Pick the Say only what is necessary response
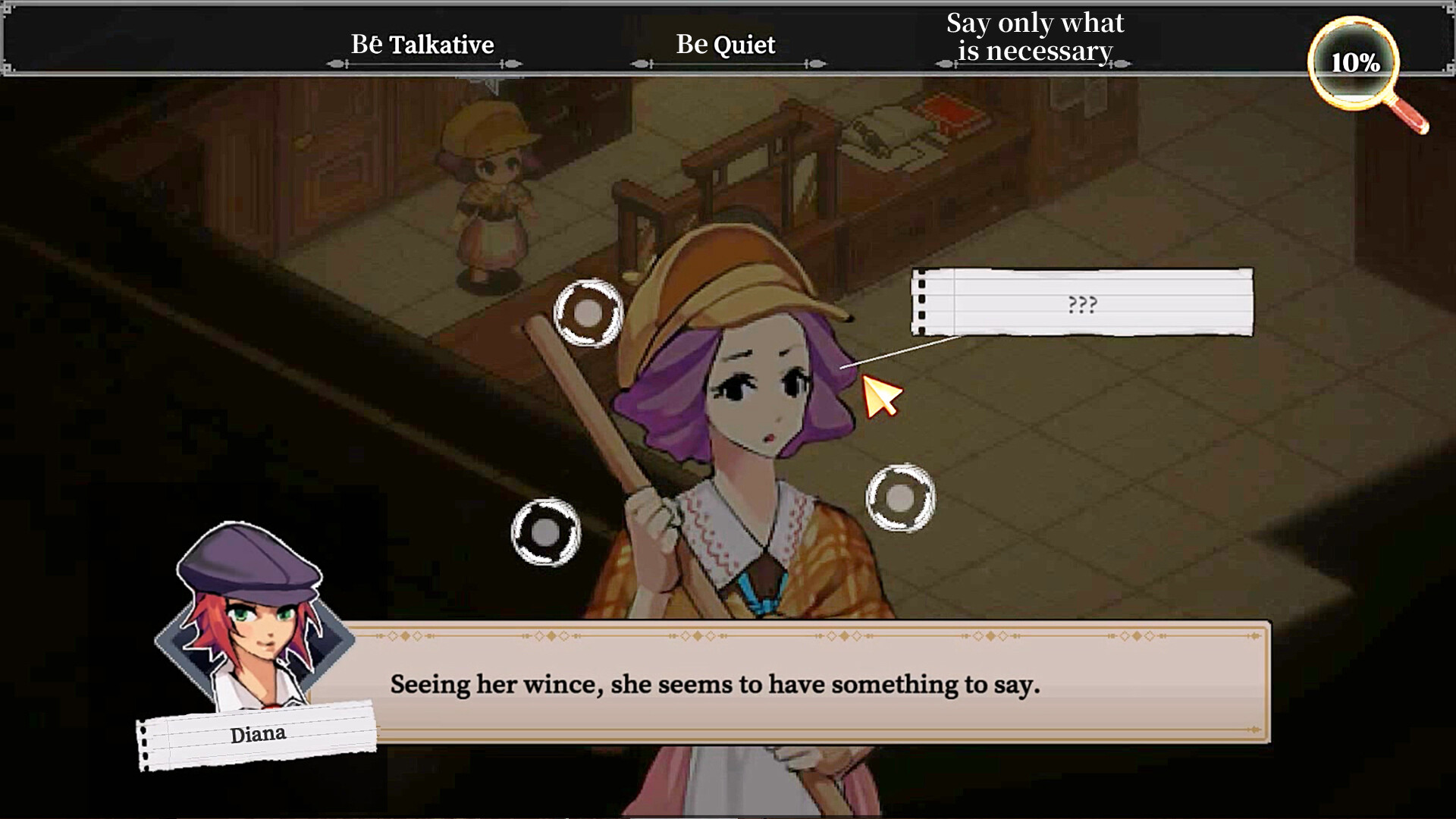The height and width of the screenshot is (819, 1456). pos(1034,38)
